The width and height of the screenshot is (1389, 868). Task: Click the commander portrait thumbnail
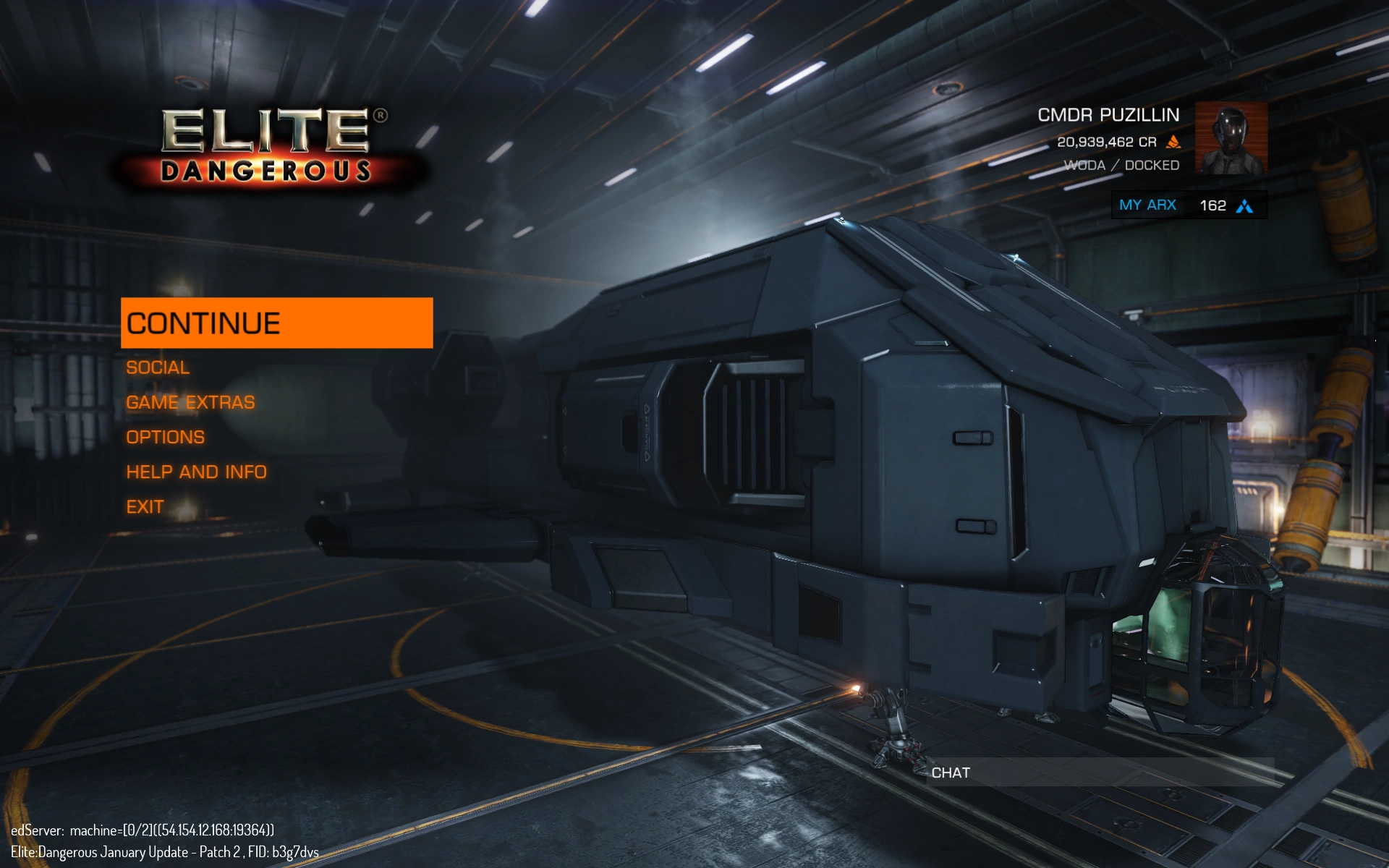pyautogui.click(x=1231, y=138)
